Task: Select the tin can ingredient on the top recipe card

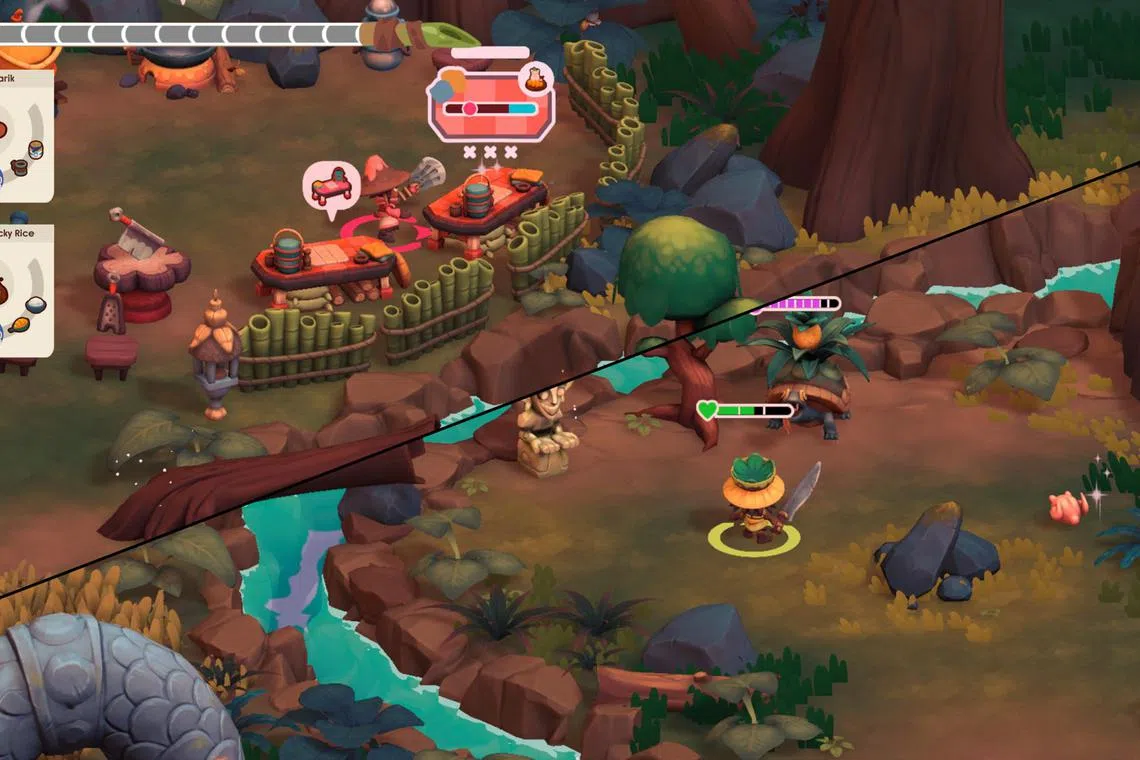Action: [x=36, y=150]
